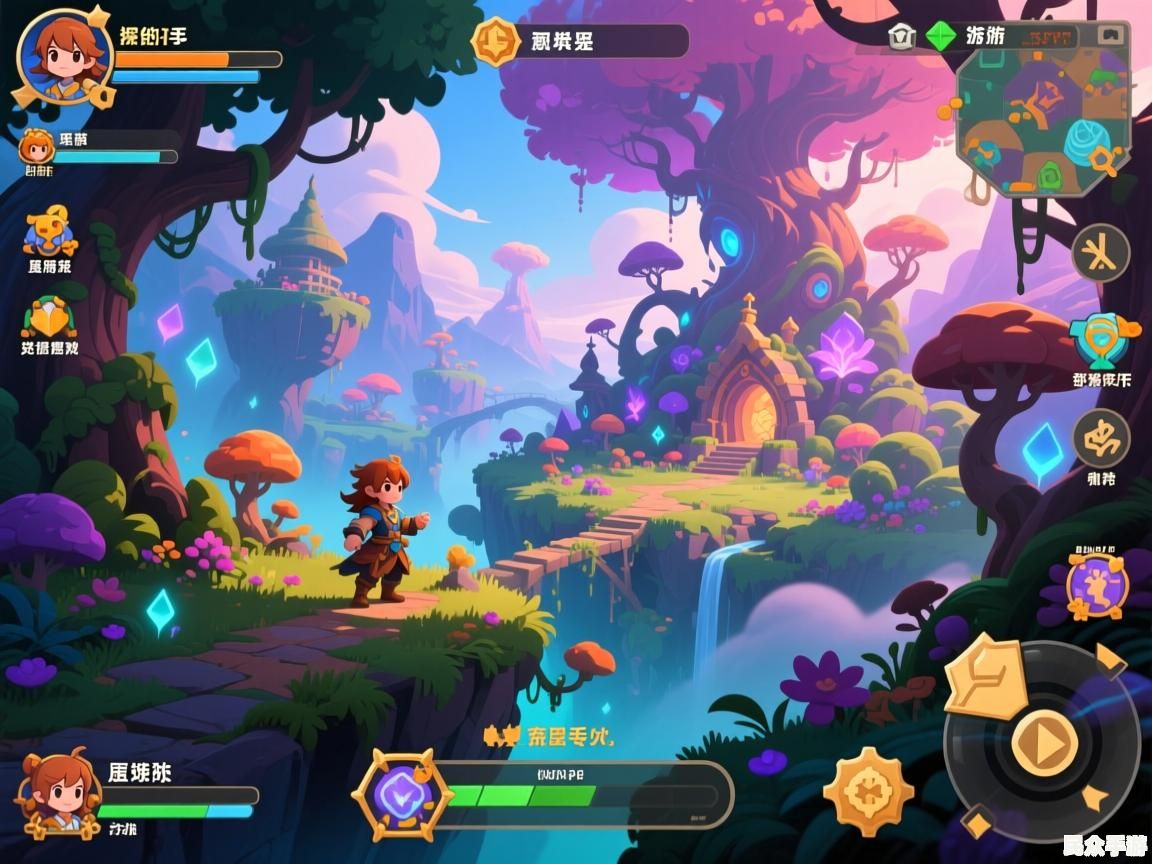Screen dimensions: 1152x864
Task: Open the octagonal minimap
Action: pyautogui.click(x=1041, y=121)
